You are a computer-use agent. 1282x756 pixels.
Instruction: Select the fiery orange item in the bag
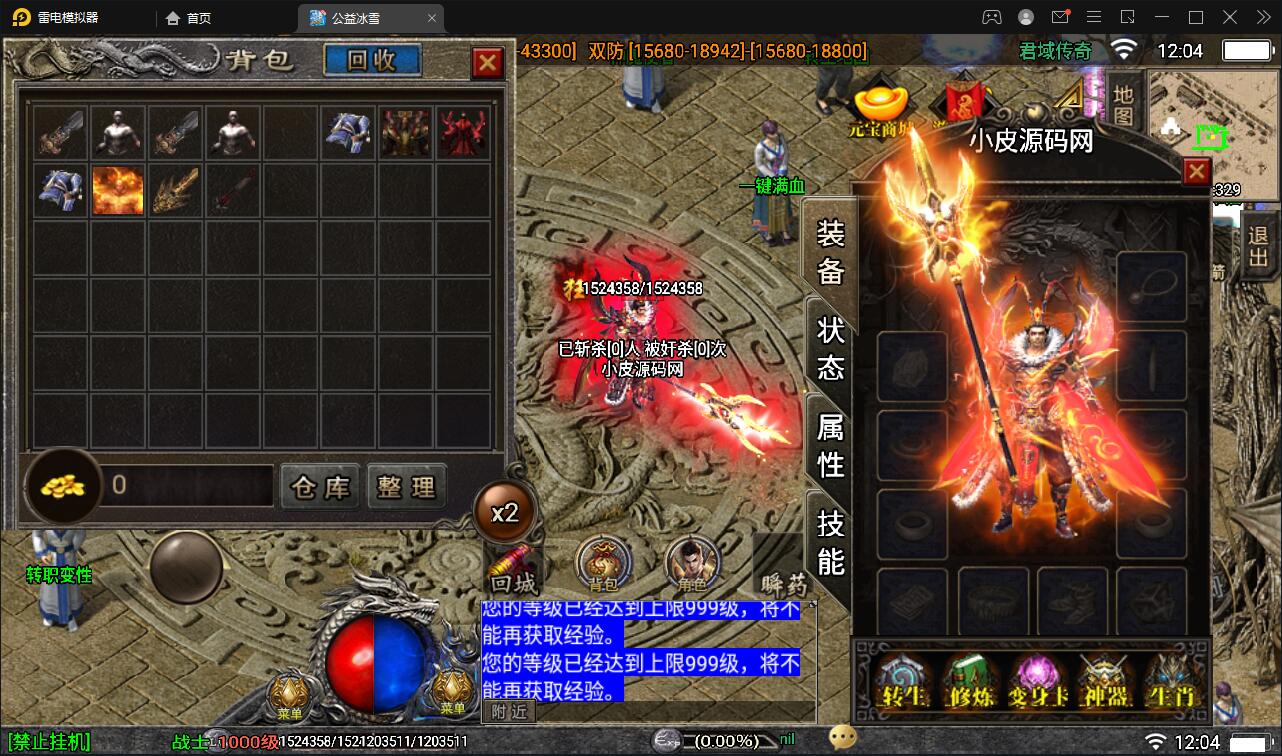tap(118, 190)
